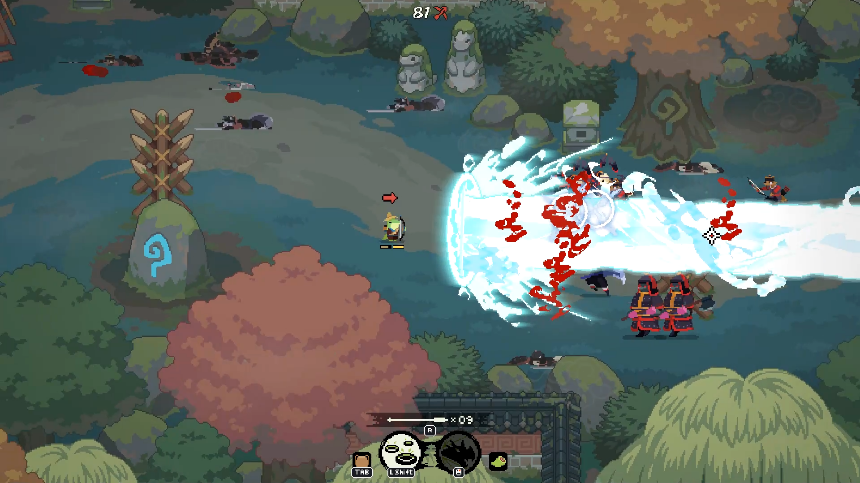Select the bear character portrait icon
Image resolution: width=860 pixels, height=483 pixels.
pyautogui.click(x=361, y=460)
